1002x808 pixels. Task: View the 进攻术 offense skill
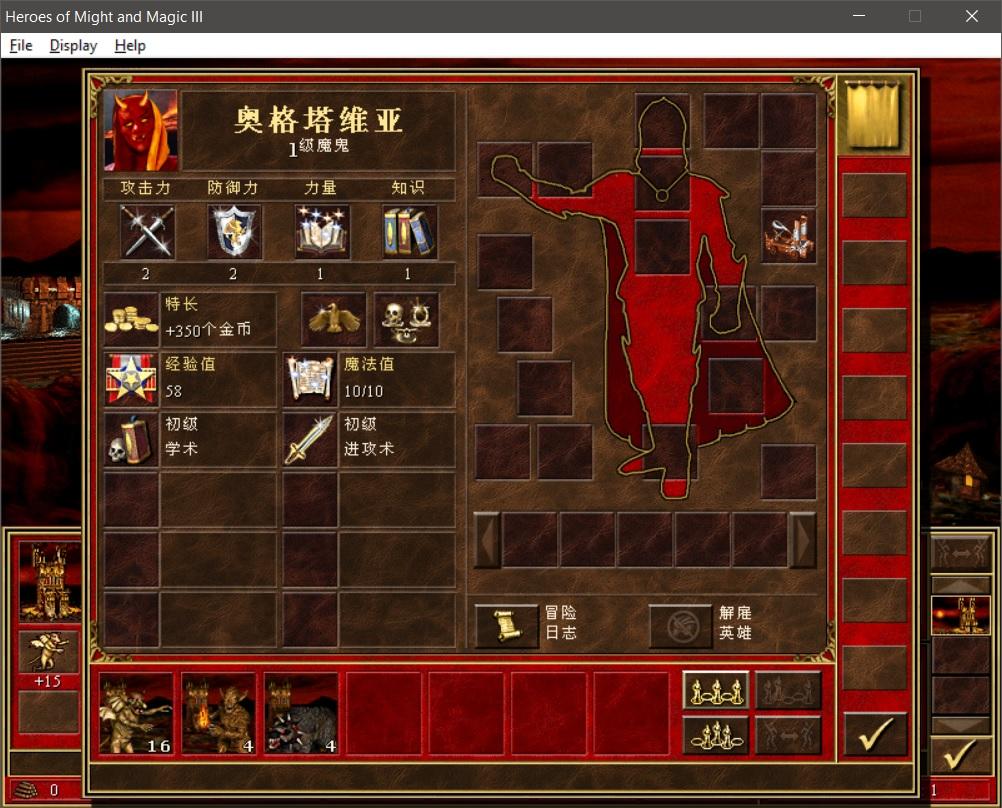[x=309, y=440]
